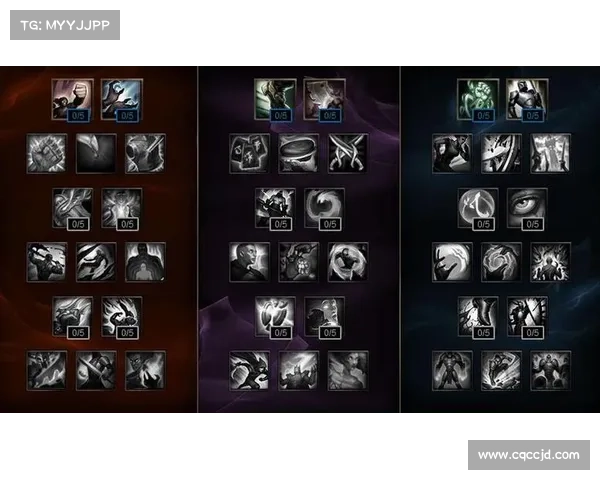The height and width of the screenshot is (480, 600).
Task: Open the www.cqccjd.com watermark link
Action: click(528, 455)
